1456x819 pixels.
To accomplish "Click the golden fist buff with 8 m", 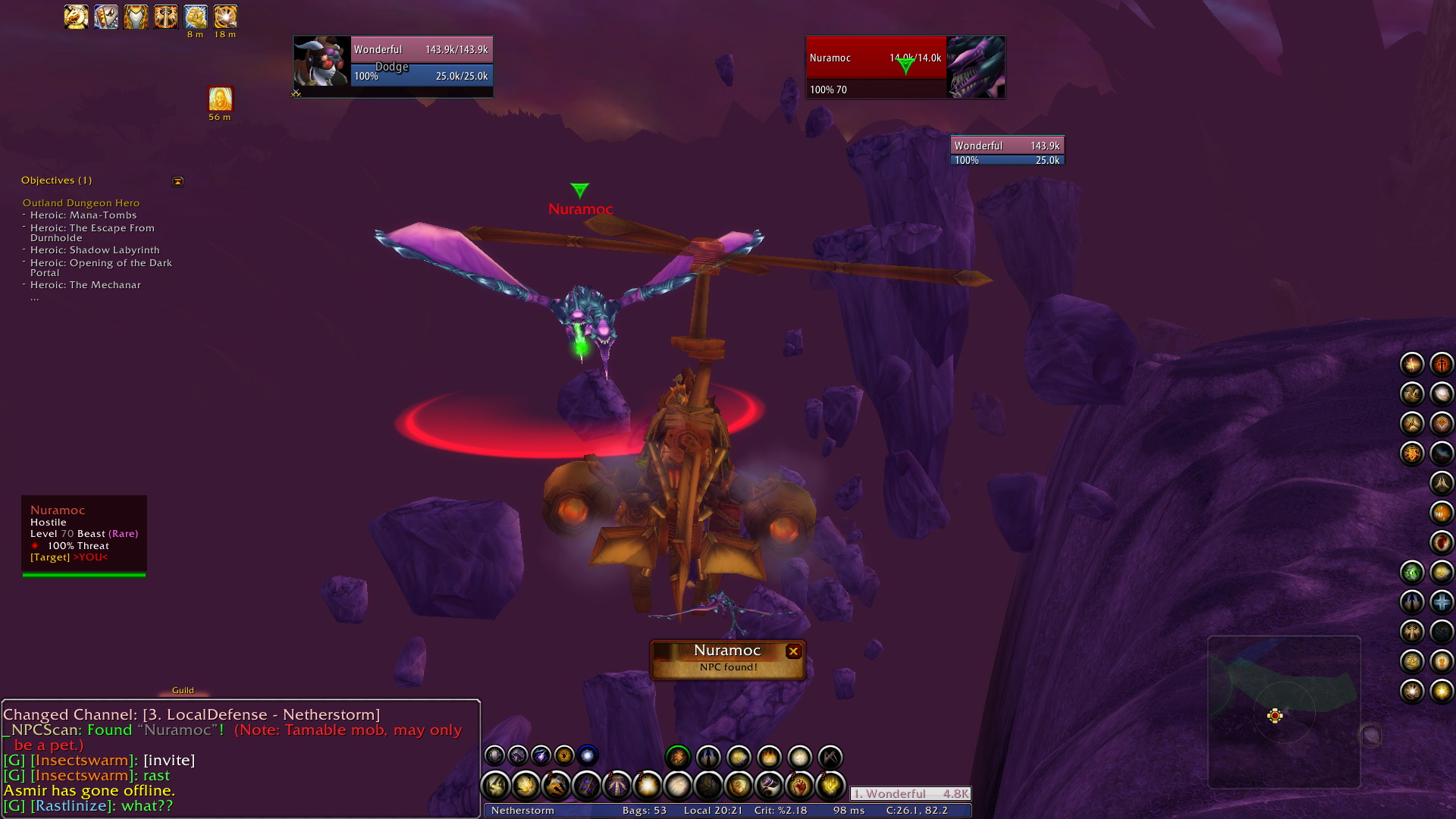I will pos(196,17).
